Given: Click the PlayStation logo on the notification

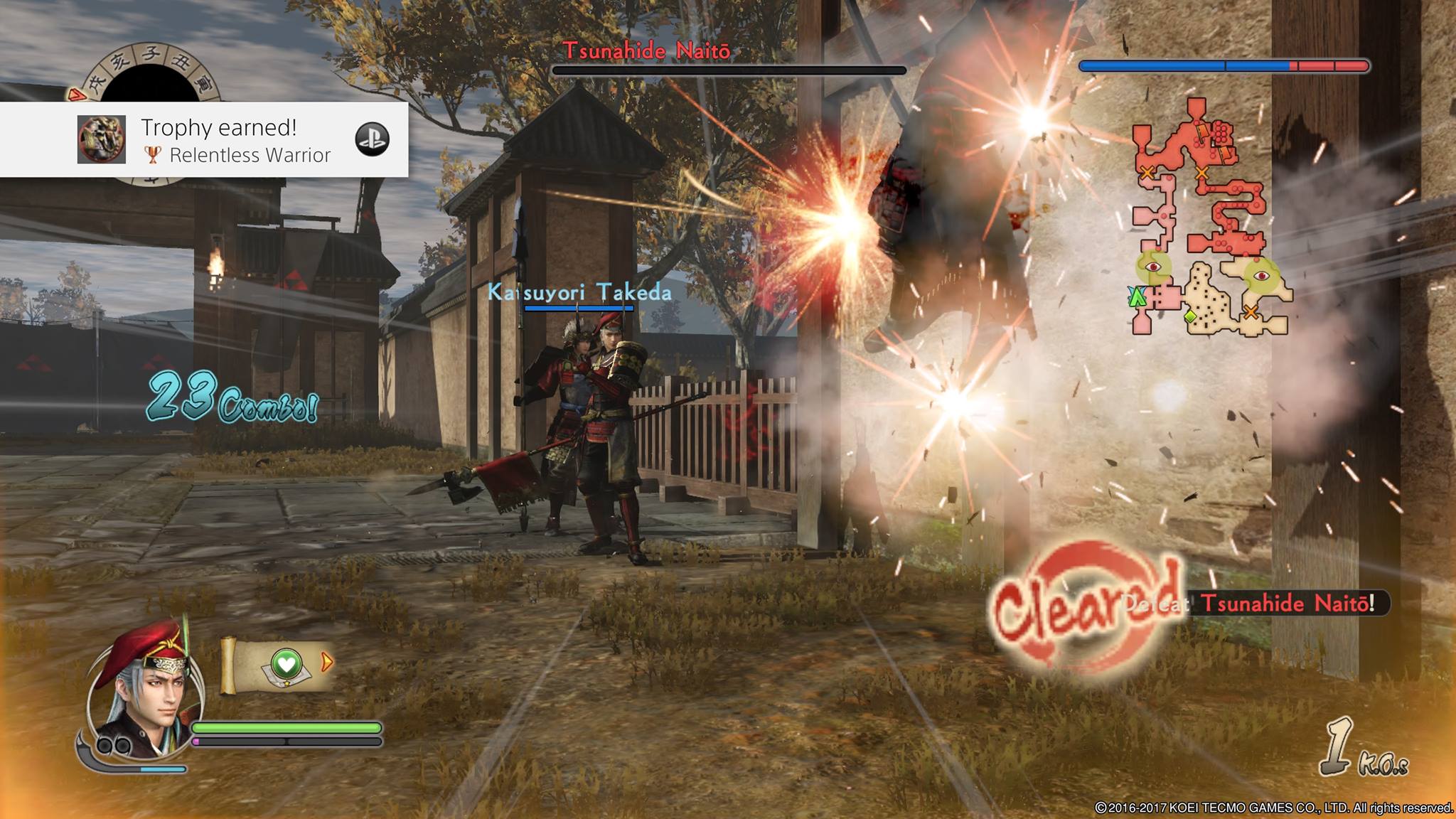Looking at the screenshot, I should (372, 139).
